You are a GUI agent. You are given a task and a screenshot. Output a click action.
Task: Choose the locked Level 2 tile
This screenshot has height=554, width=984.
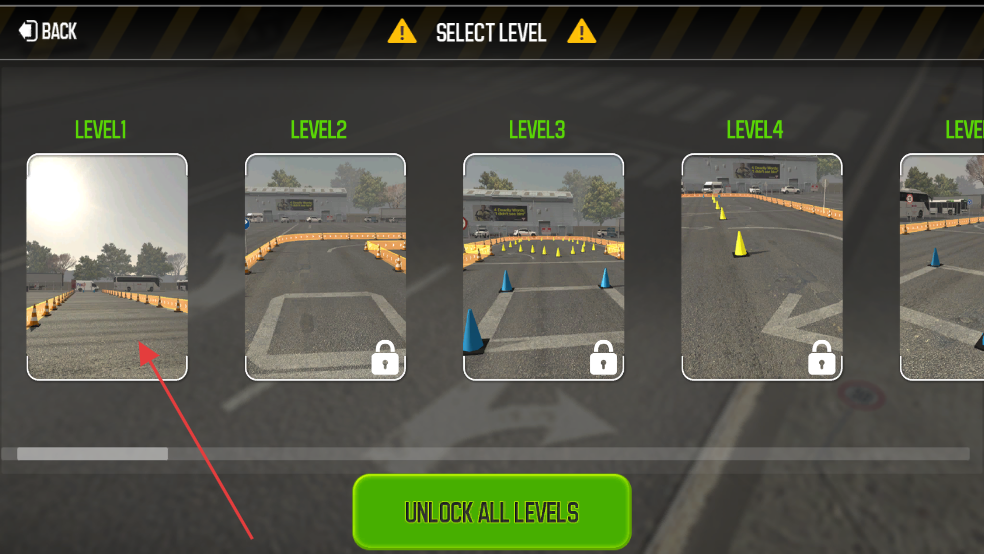coord(325,267)
